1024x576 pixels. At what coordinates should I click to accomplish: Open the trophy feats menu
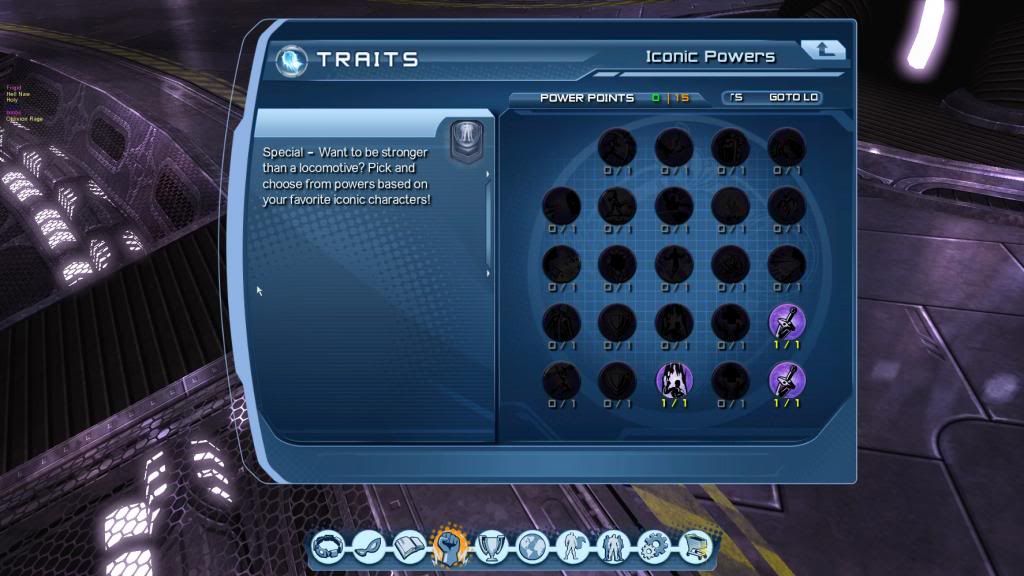[x=491, y=546]
